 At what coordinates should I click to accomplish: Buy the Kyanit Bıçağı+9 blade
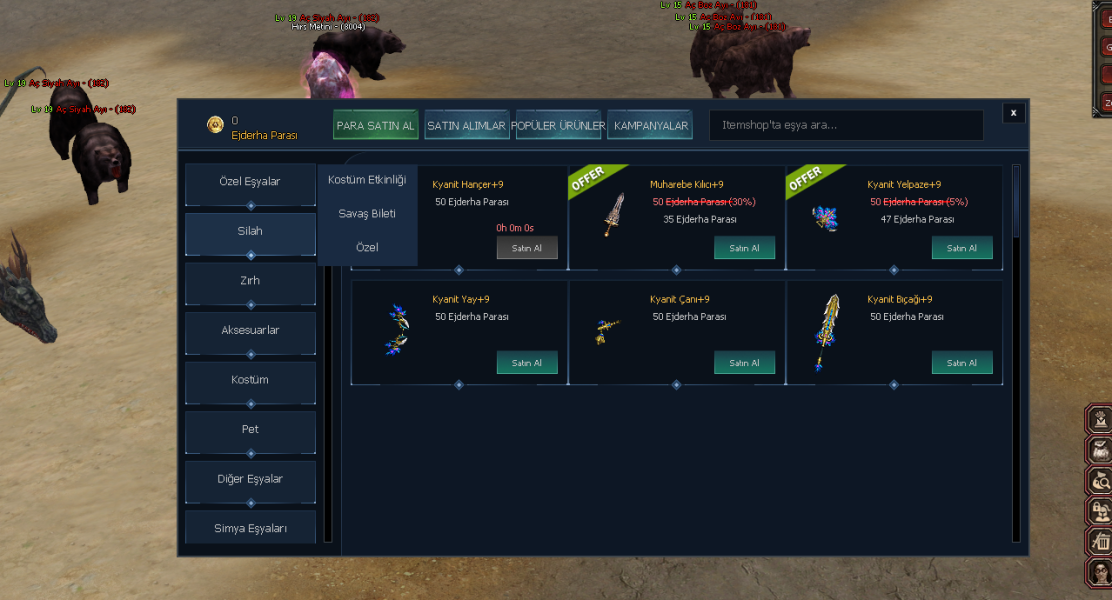(x=962, y=363)
